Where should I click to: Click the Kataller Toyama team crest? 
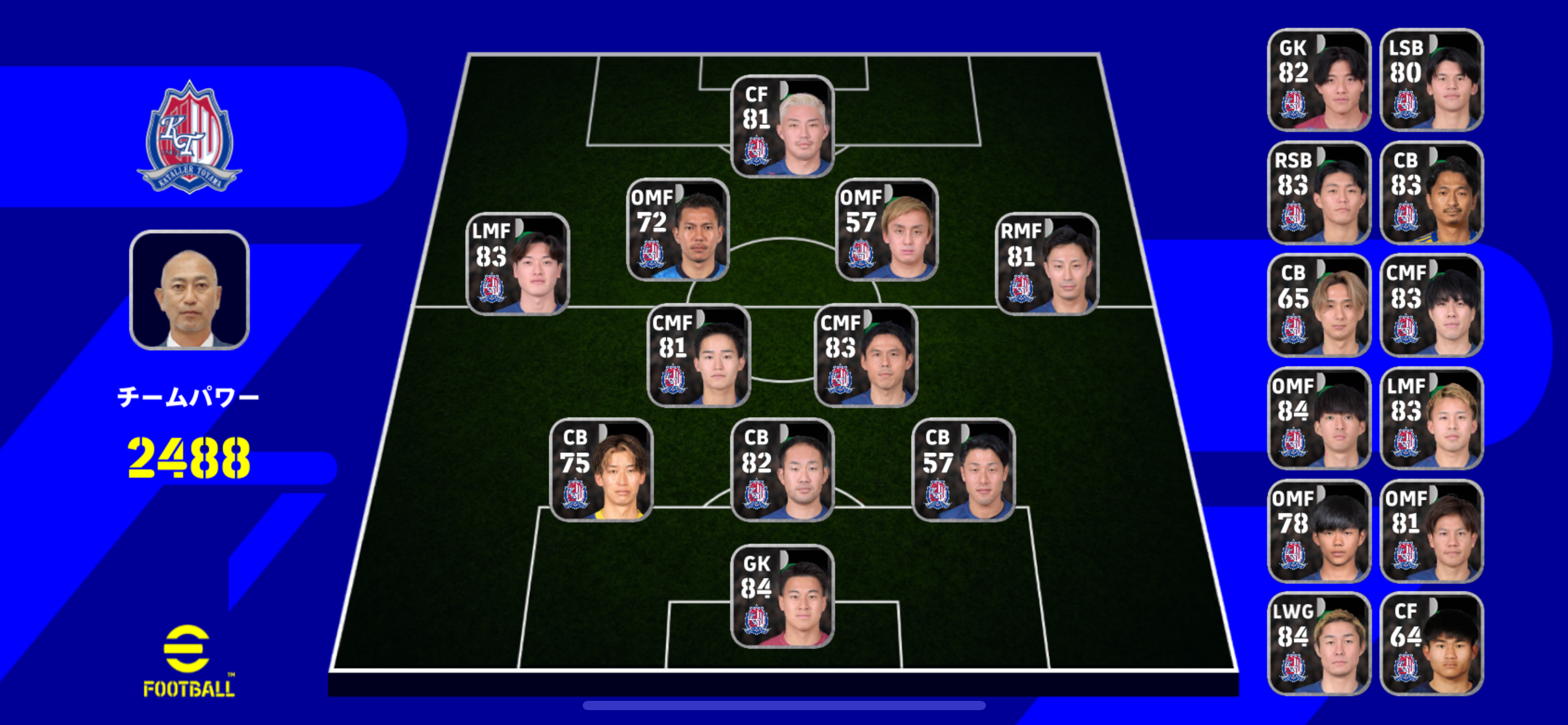[x=189, y=138]
